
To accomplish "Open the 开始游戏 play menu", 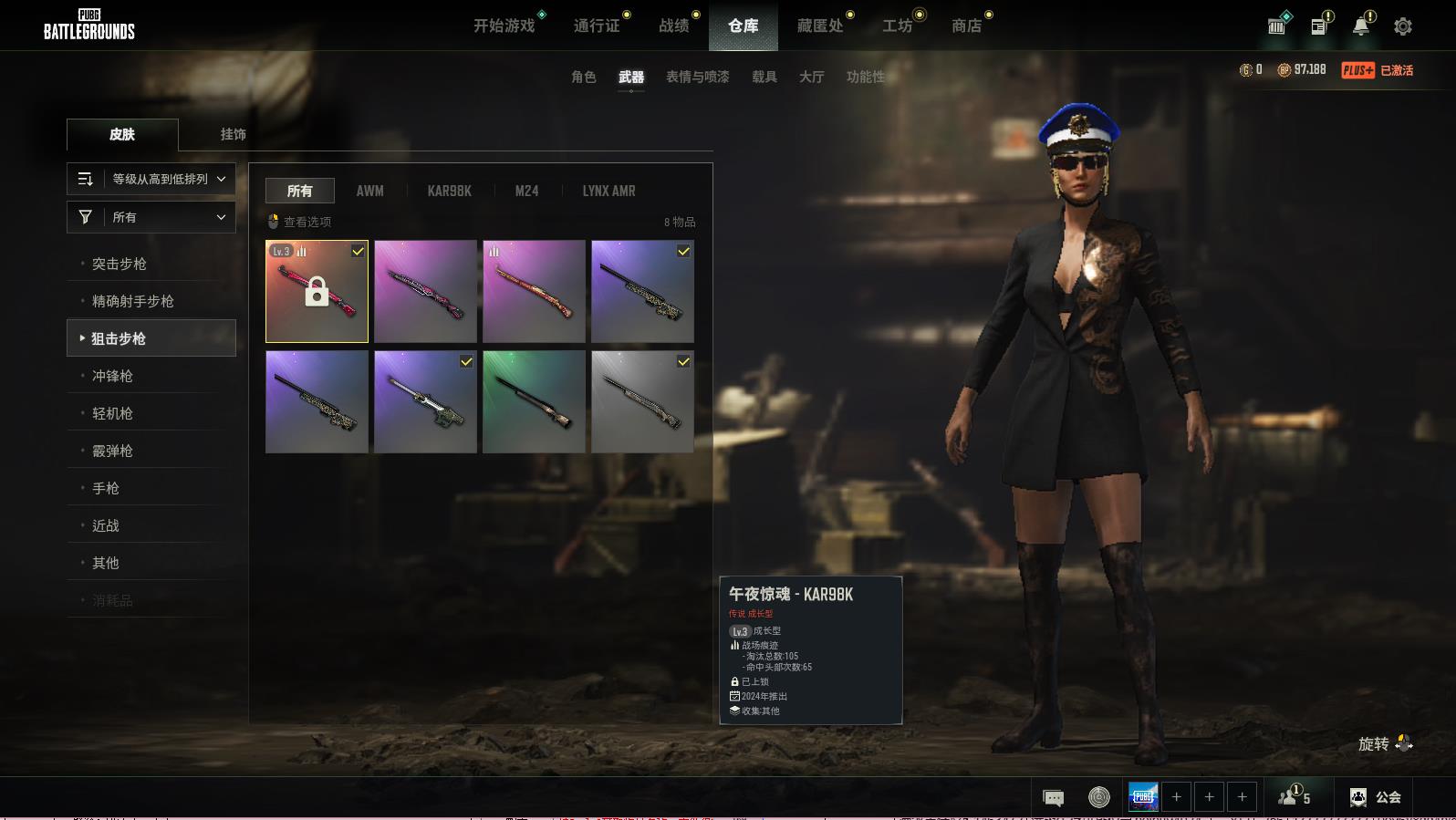I will tap(504, 26).
